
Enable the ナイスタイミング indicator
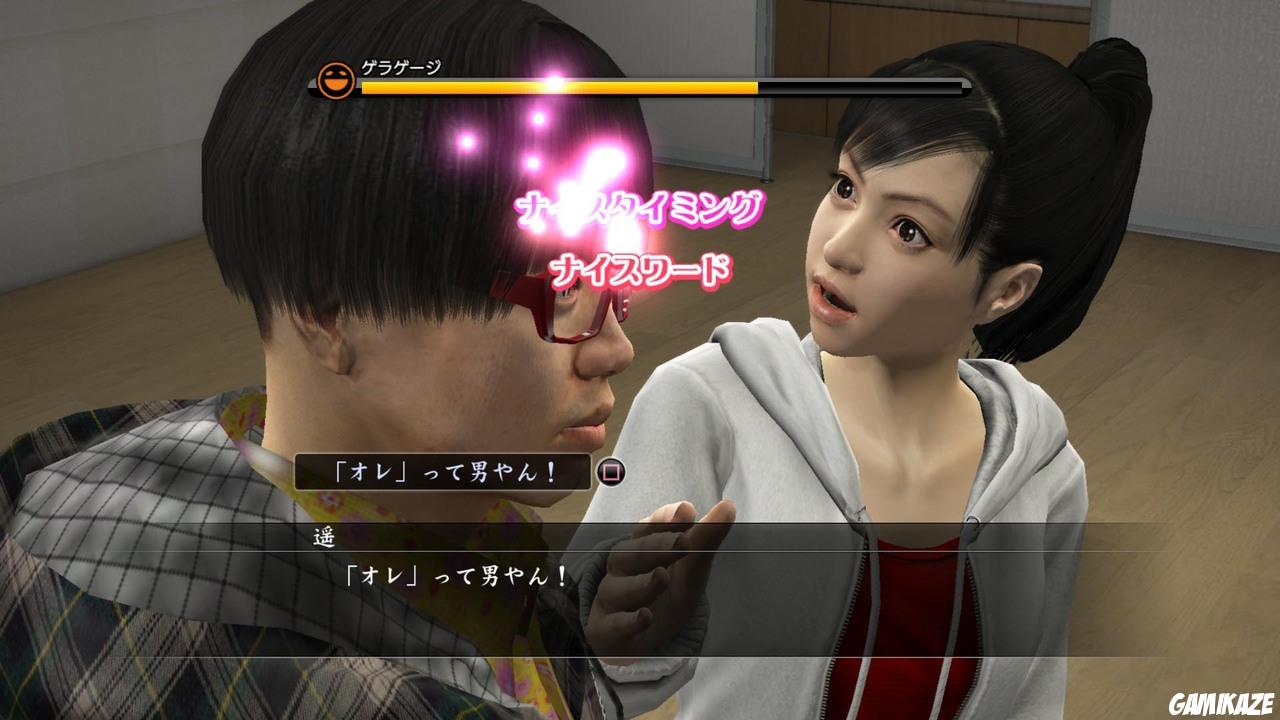point(638,207)
